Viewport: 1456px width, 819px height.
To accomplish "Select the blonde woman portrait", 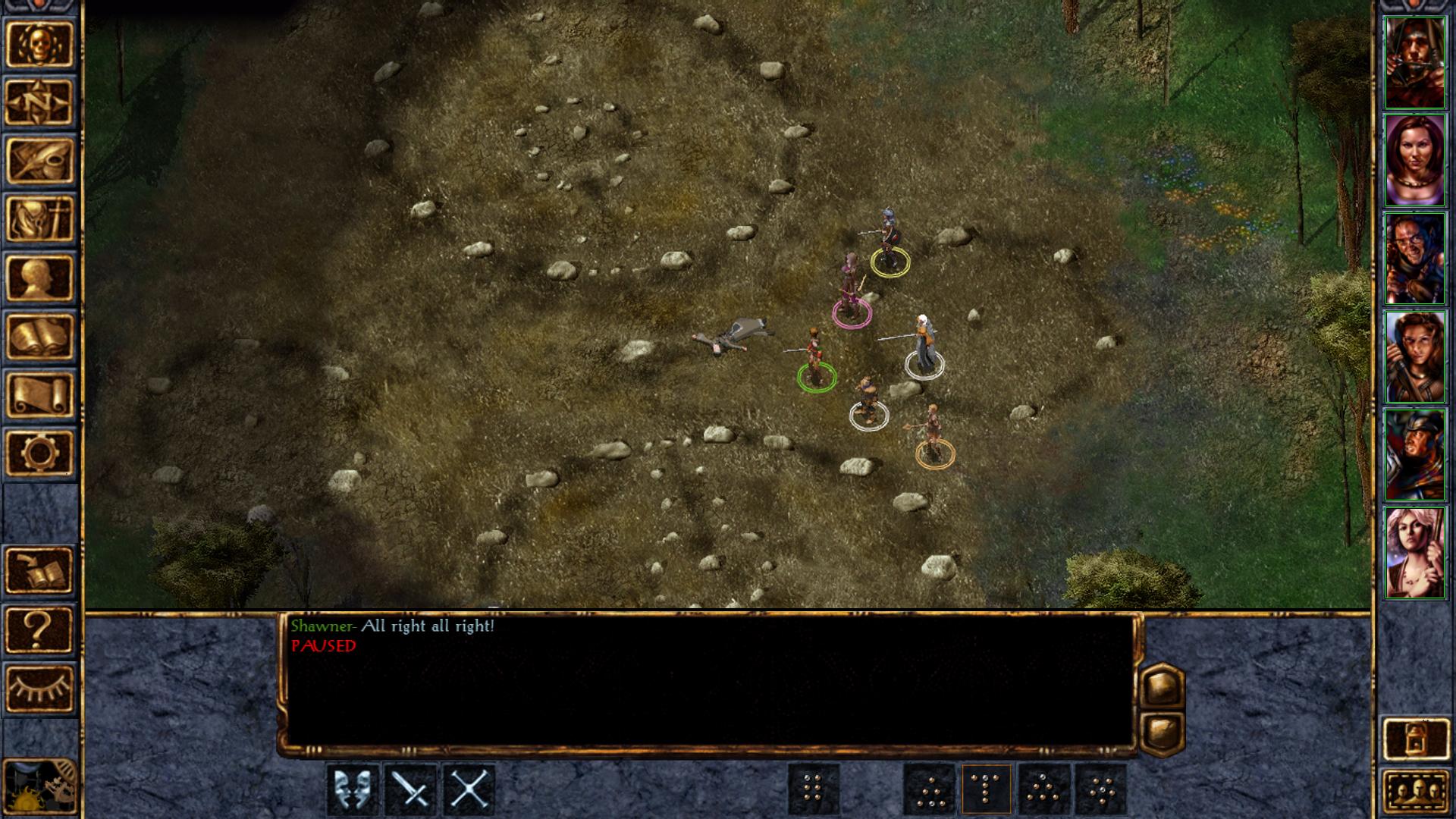I will (x=1414, y=553).
